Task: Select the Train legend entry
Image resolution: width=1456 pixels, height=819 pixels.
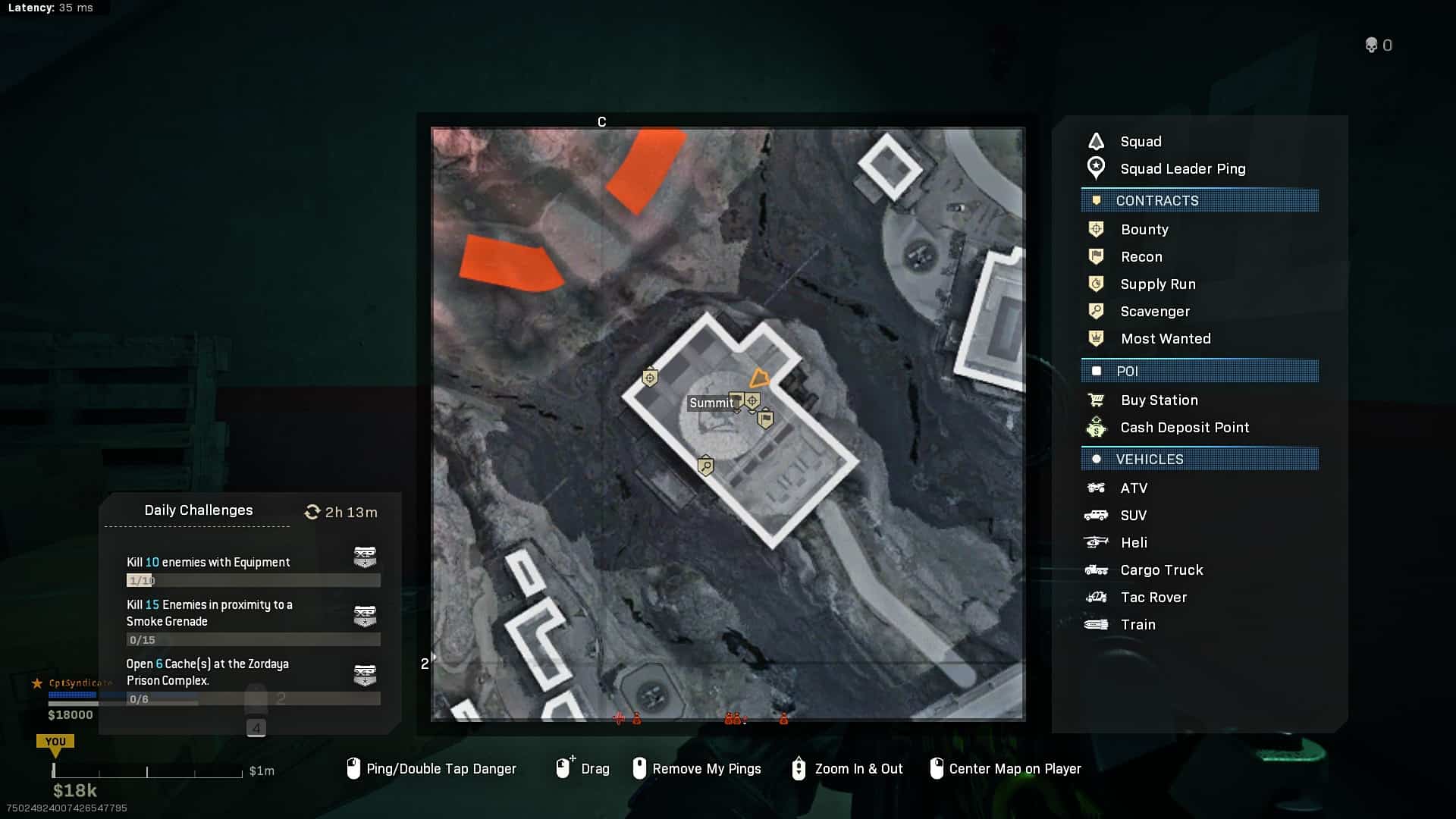Action: (x=1137, y=625)
